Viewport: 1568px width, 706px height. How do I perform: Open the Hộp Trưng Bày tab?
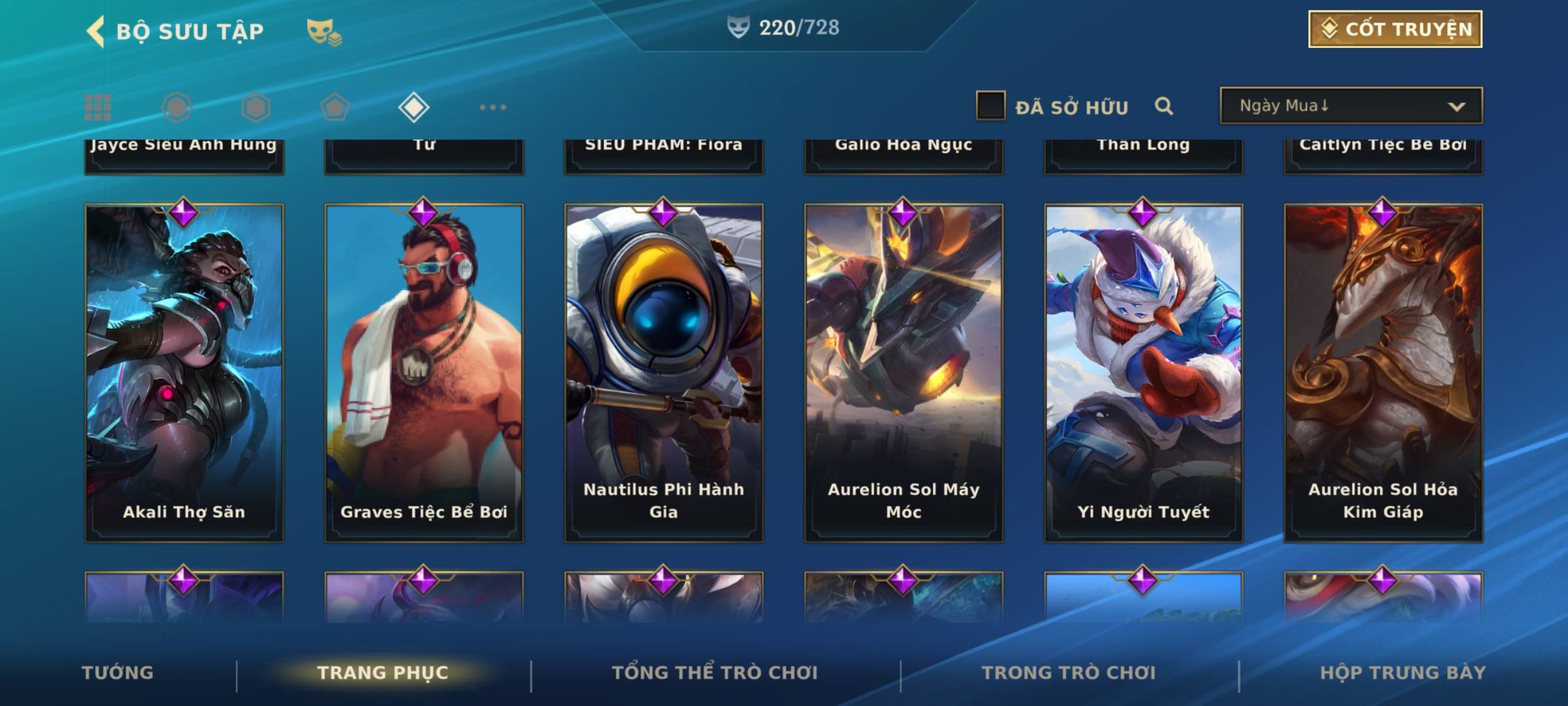click(1403, 673)
